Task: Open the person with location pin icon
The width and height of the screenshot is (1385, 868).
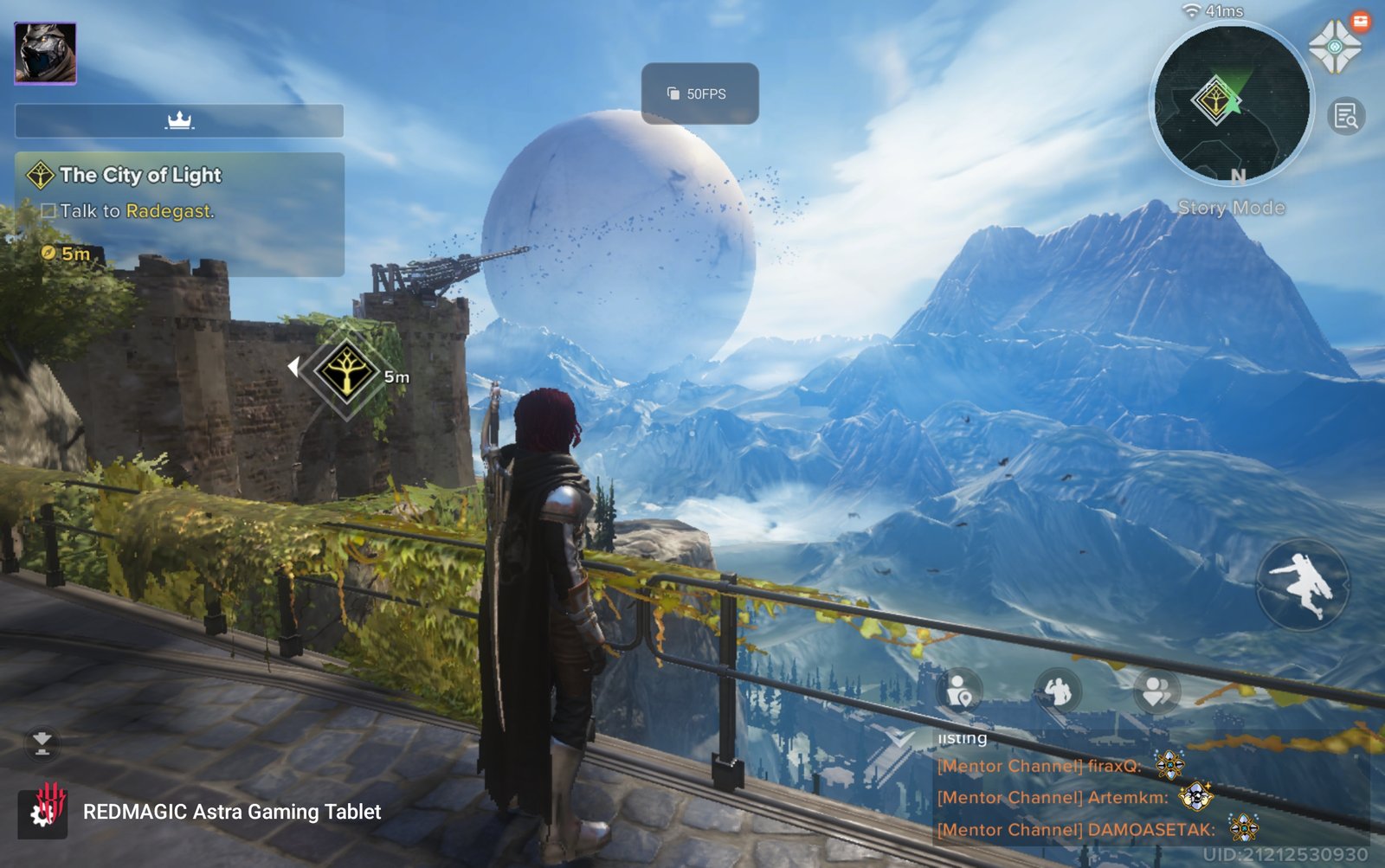Action: (x=960, y=691)
